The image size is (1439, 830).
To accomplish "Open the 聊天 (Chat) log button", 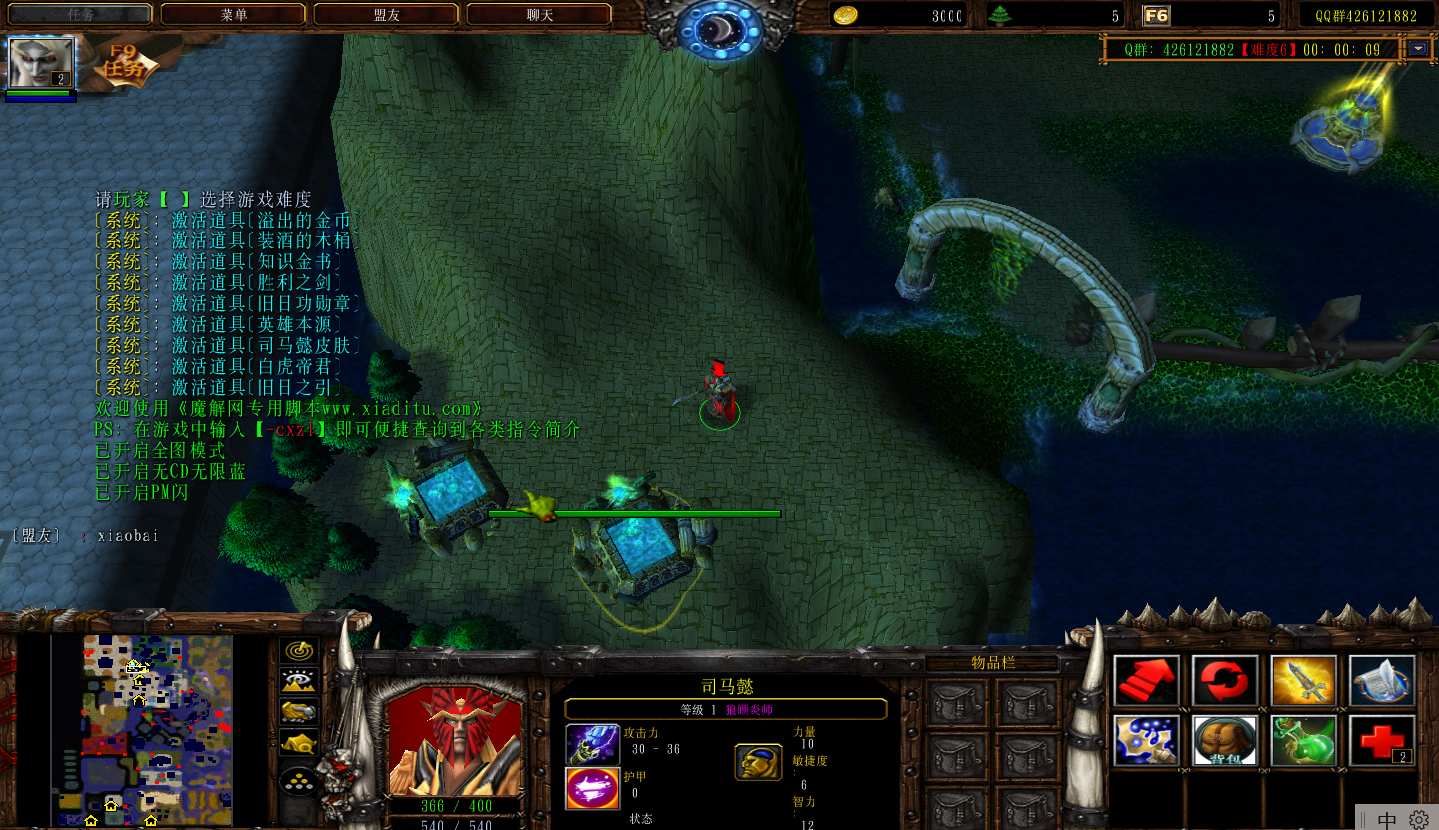I will click(539, 15).
